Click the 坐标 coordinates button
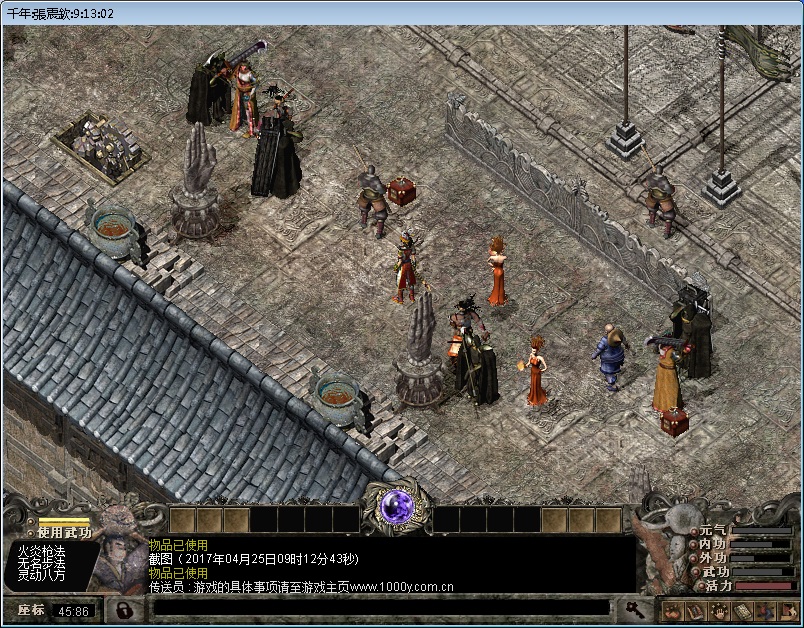Viewport: 804px width, 628px height. tap(31, 609)
